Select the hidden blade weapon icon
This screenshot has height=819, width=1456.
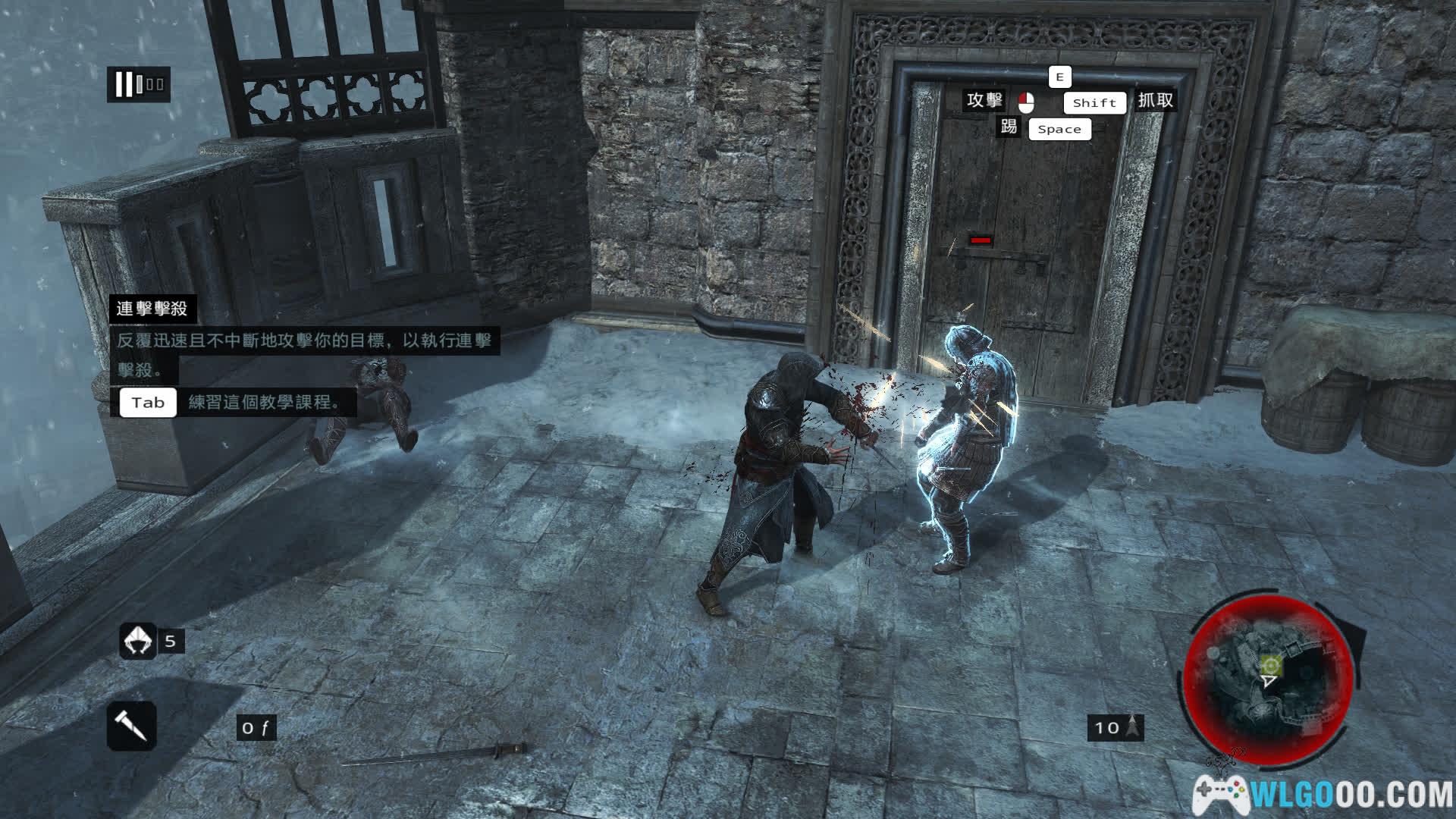131,726
